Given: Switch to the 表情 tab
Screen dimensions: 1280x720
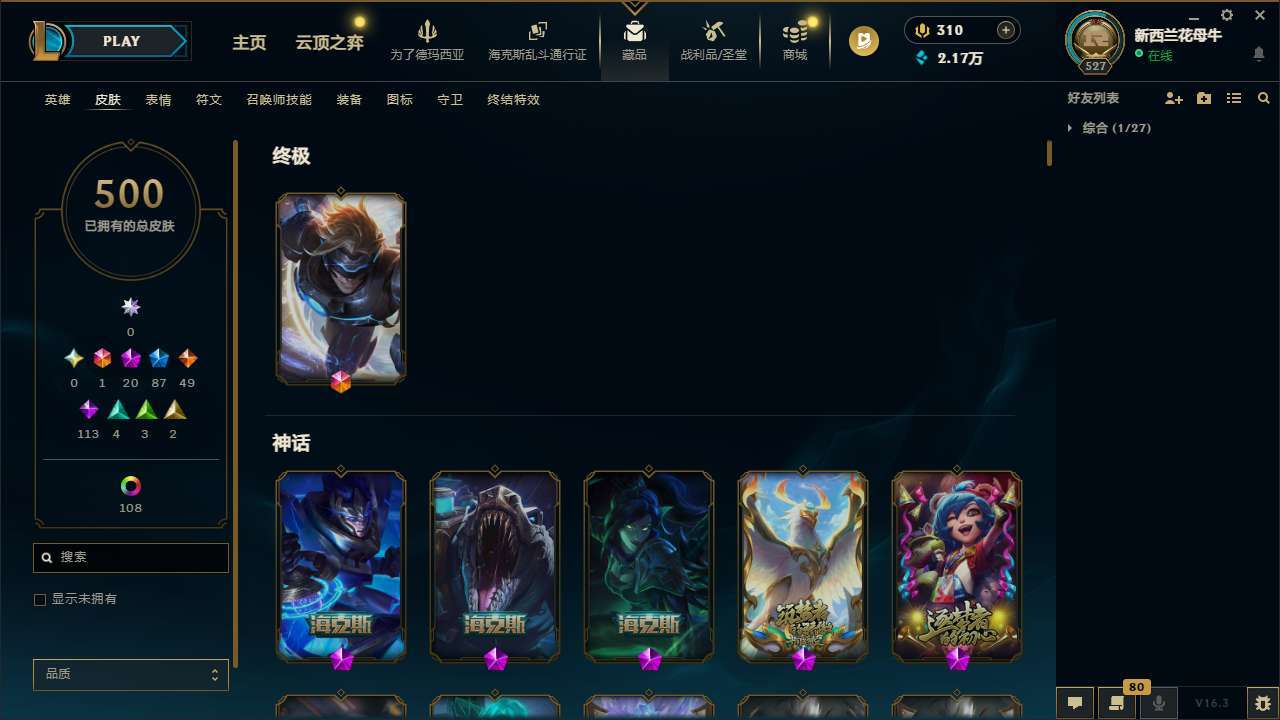Looking at the screenshot, I should pyautogui.click(x=157, y=100).
